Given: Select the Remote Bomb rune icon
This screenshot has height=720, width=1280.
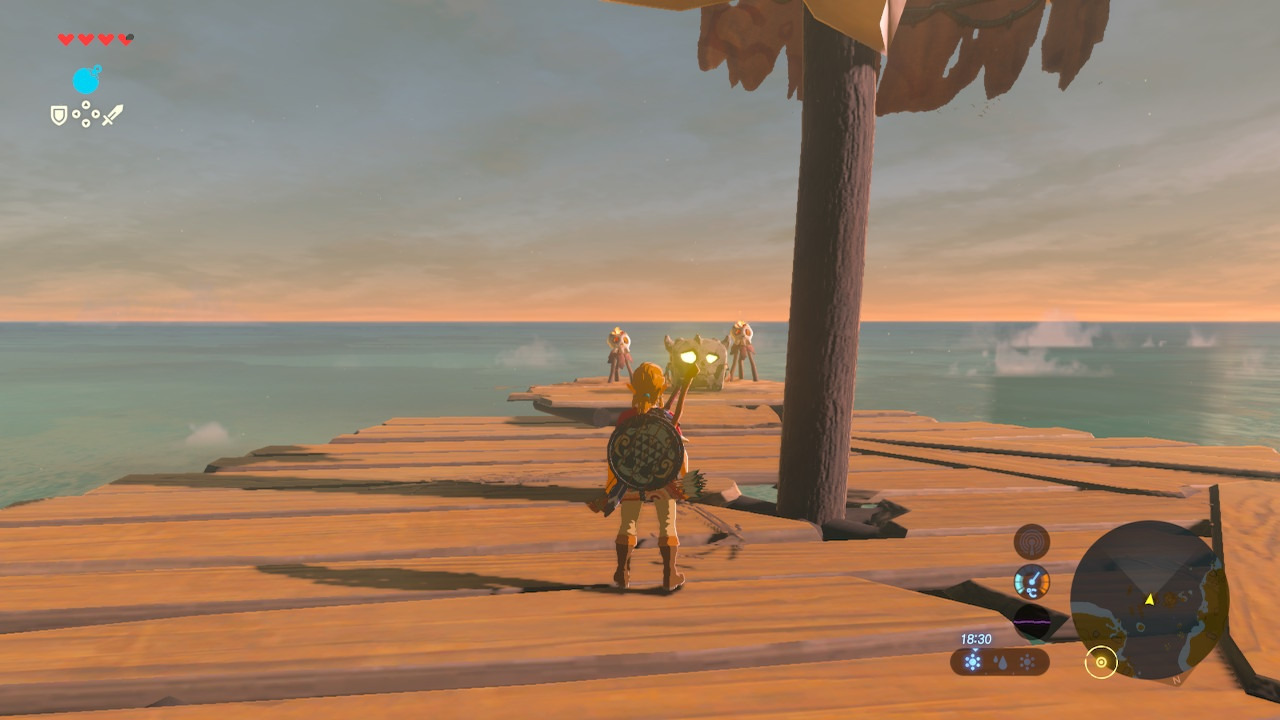Looking at the screenshot, I should 87,79.
